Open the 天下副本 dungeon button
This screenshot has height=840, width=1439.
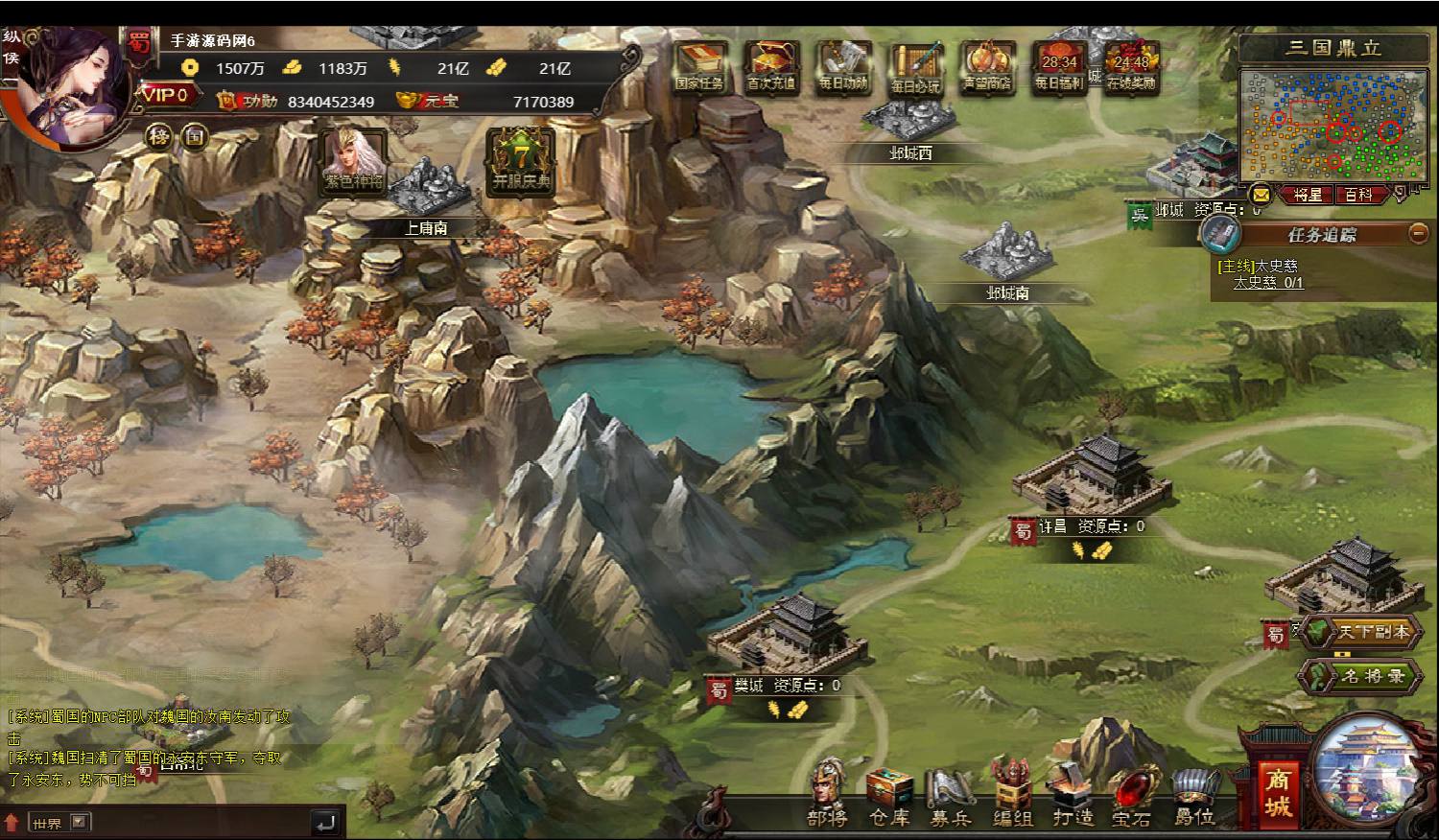click(1362, 632)
